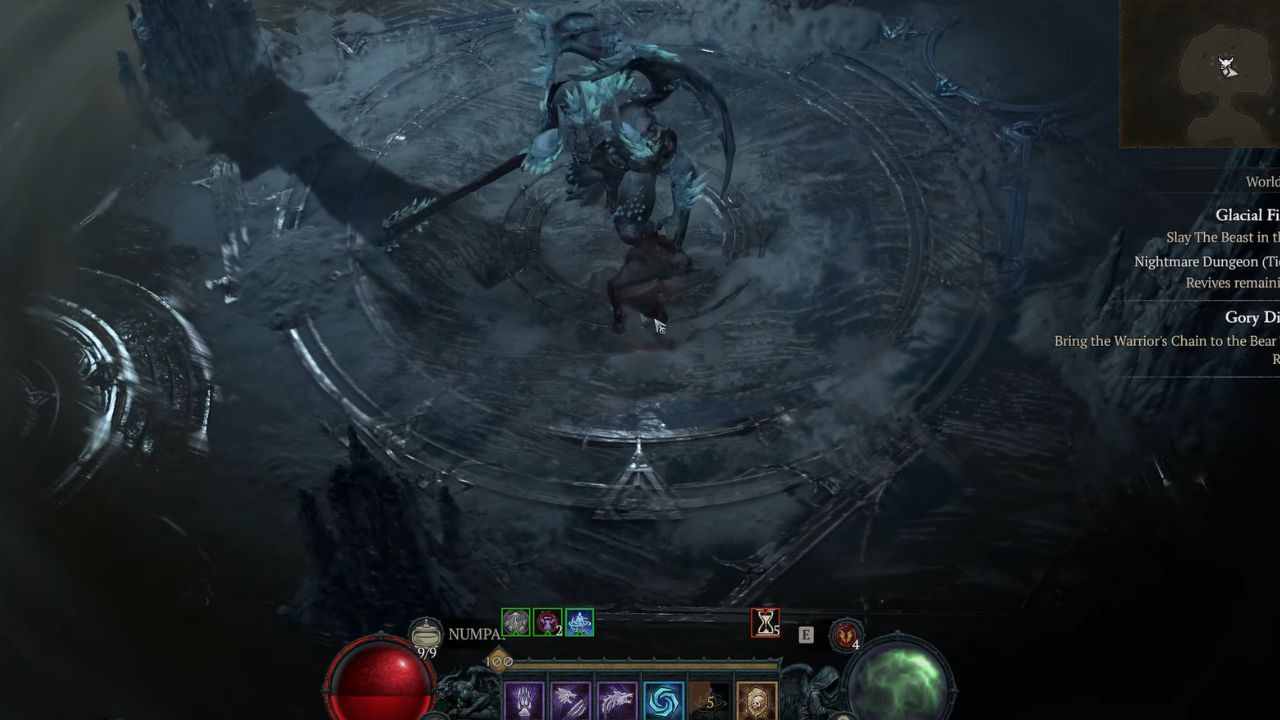Check the grey rune buff icon

coord(515,623)
